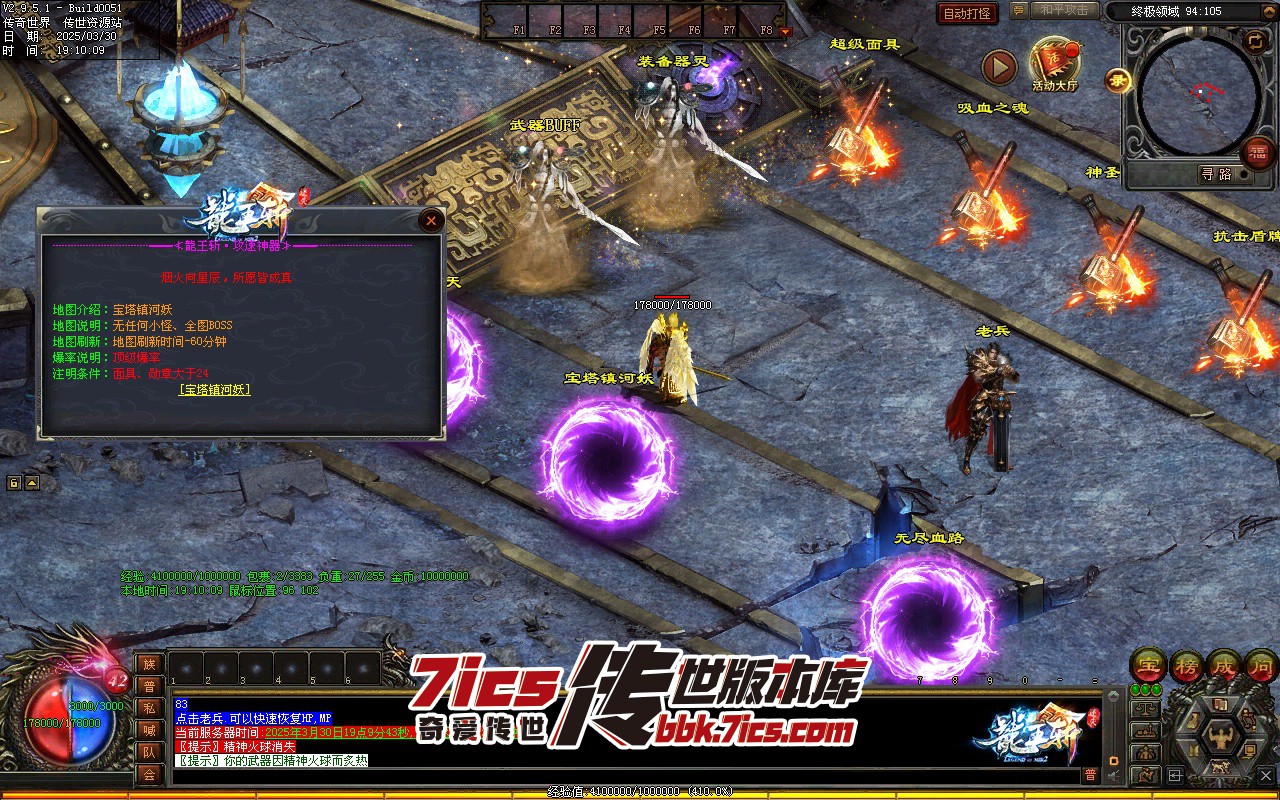Toggle the 自动打怪 auto-fight button
This screenshot has width=1280, height=800.
click(x=968, y=13)
